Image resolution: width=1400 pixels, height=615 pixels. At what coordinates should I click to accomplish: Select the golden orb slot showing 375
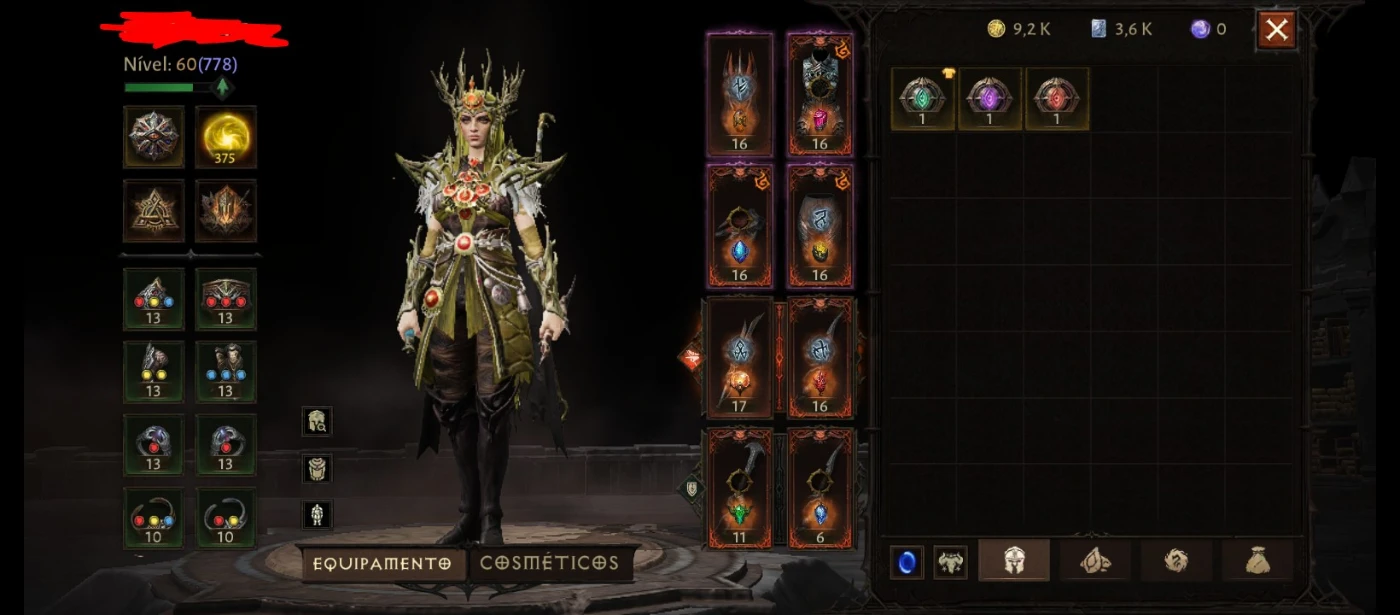tap(226, 137)
